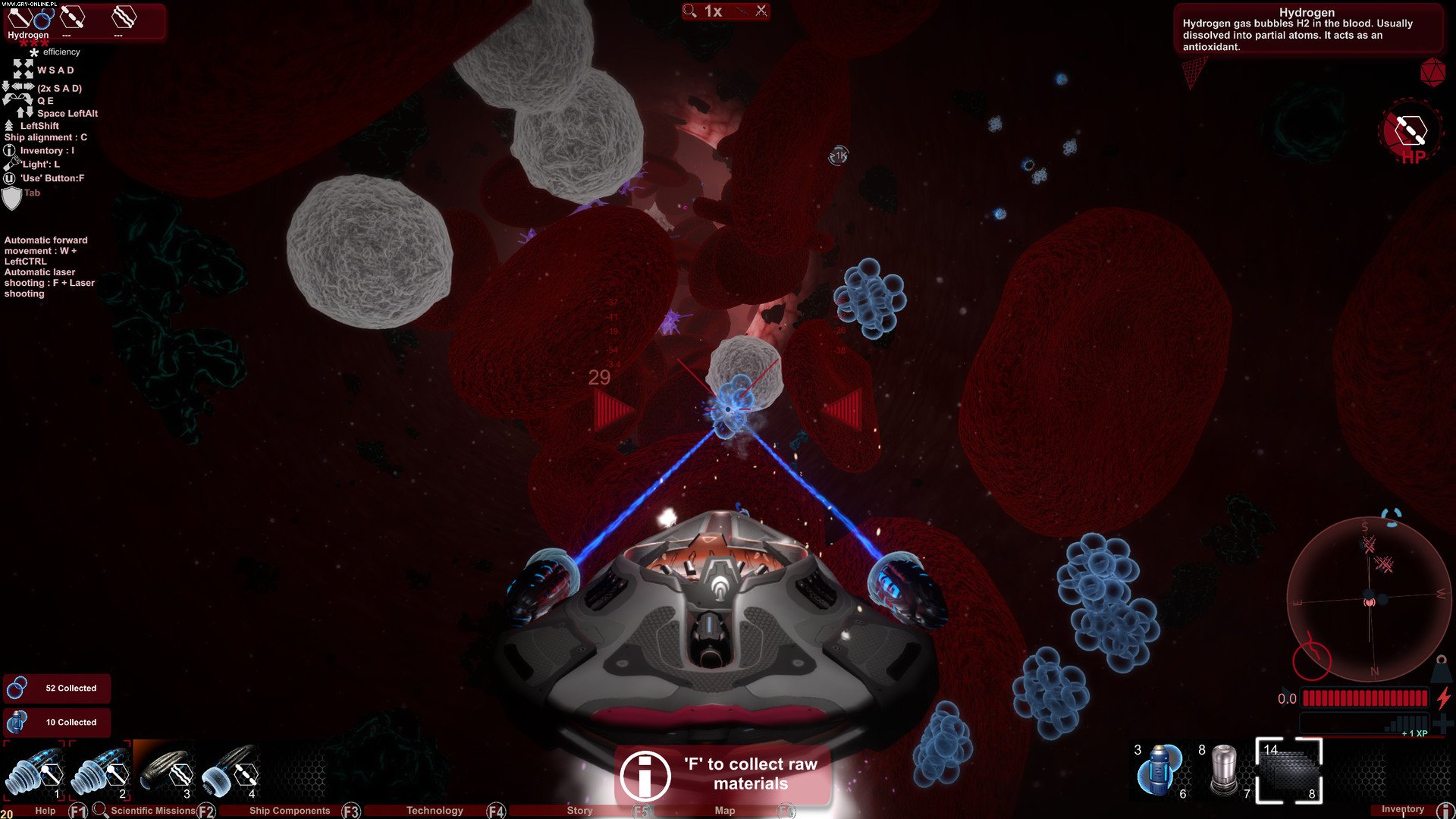The image size is (1456, 819).
Task: Pick the highlighted dark plates stack
Action: (1289, 771)
